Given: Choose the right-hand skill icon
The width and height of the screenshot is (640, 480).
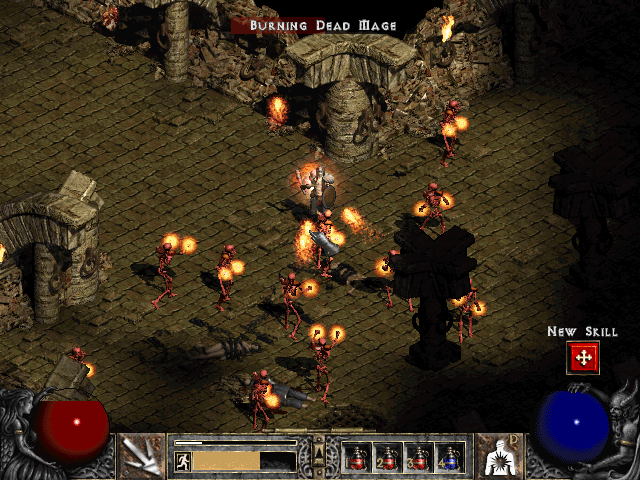Looking at the screenshot, I should (498, 454).
